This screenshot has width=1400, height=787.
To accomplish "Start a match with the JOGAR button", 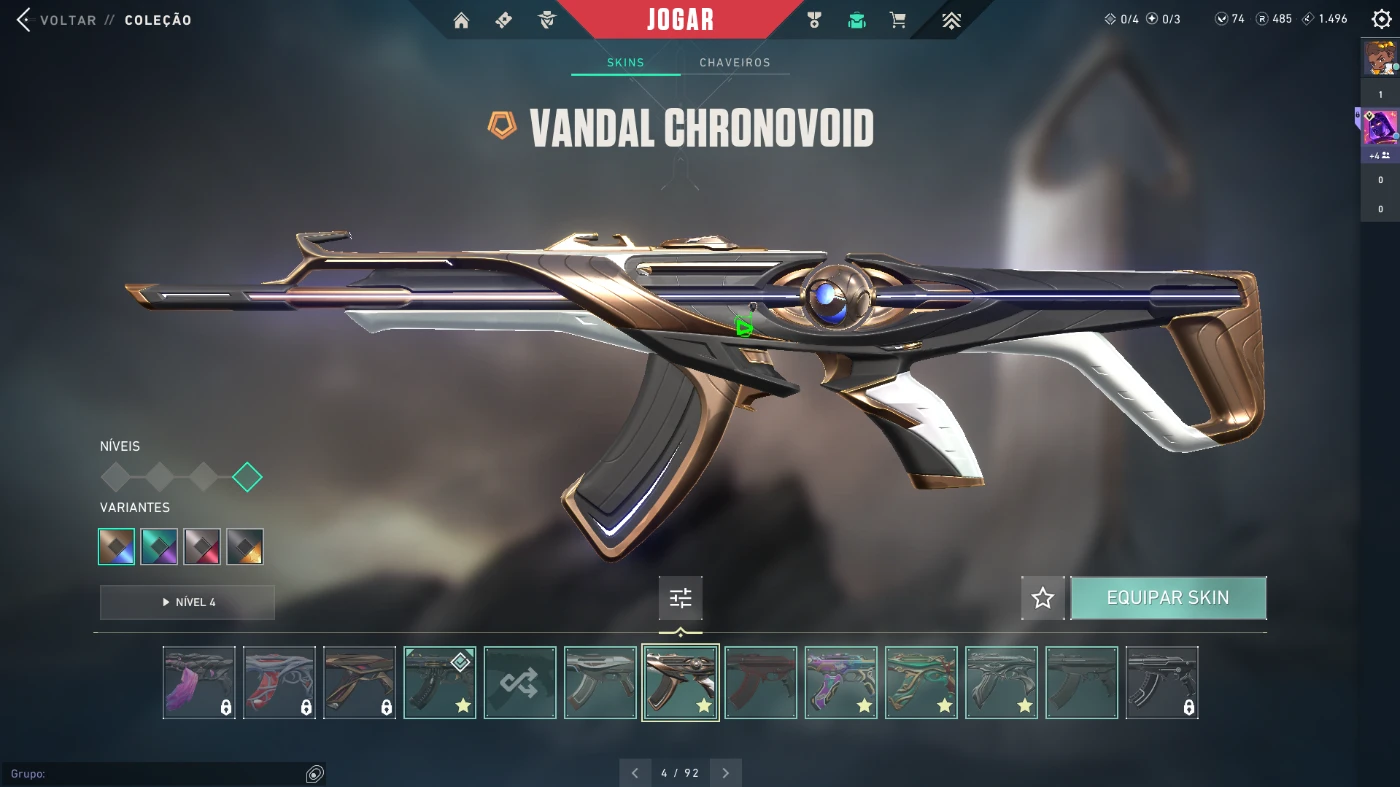I will [680, 19].
